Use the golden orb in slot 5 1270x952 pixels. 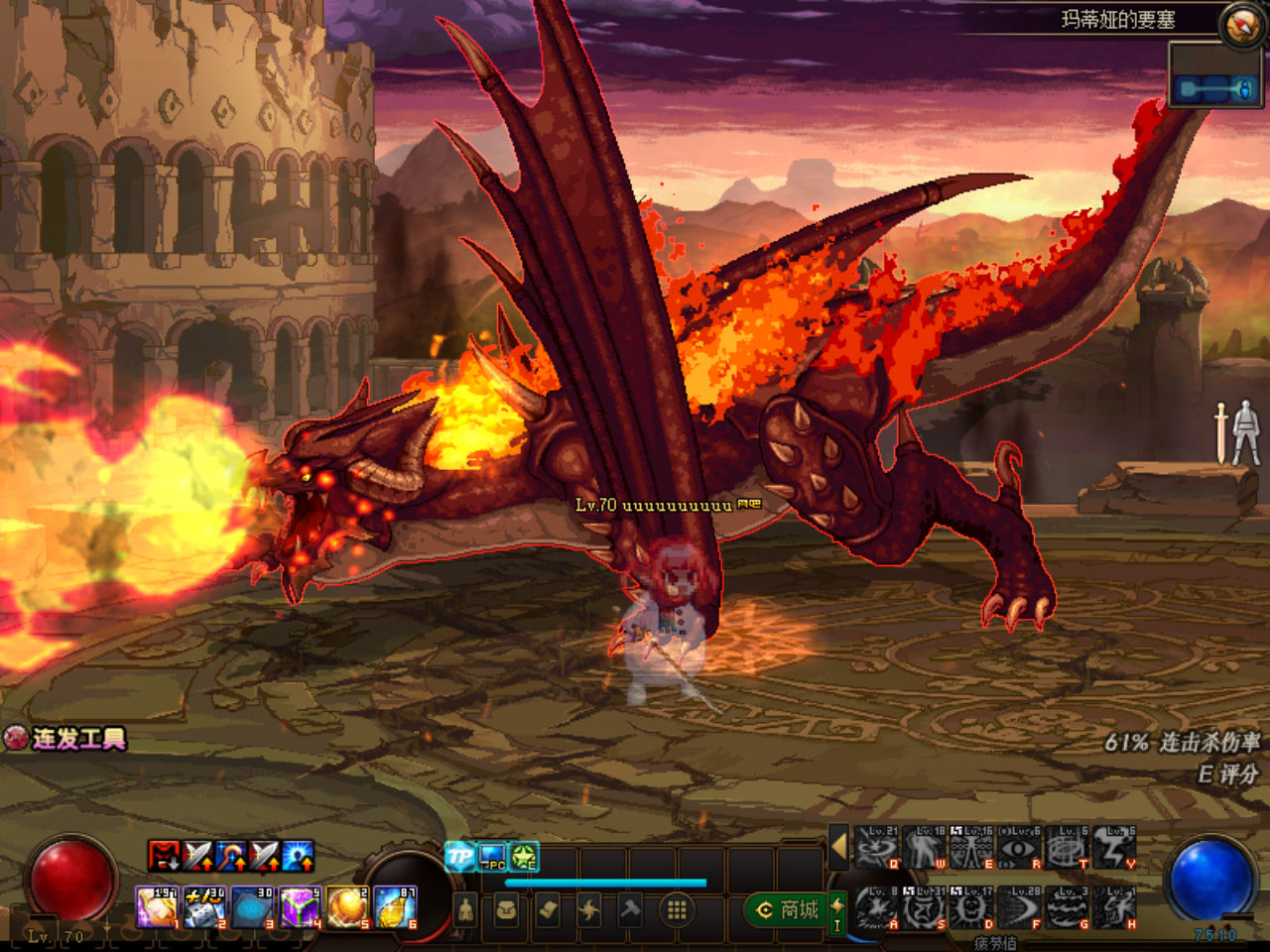click(347, 908)
